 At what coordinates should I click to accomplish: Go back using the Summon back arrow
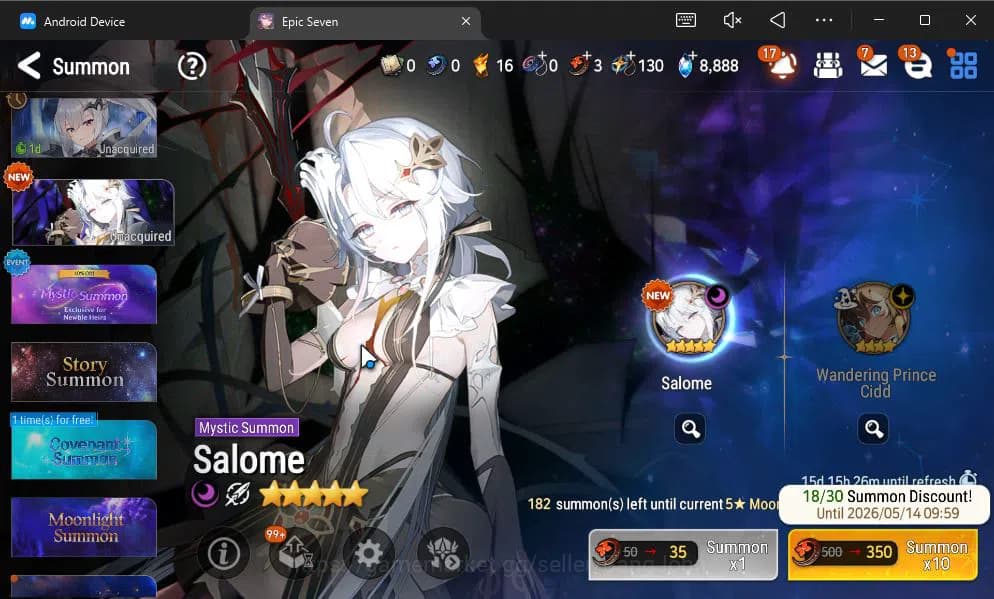(x=29, y=67)
